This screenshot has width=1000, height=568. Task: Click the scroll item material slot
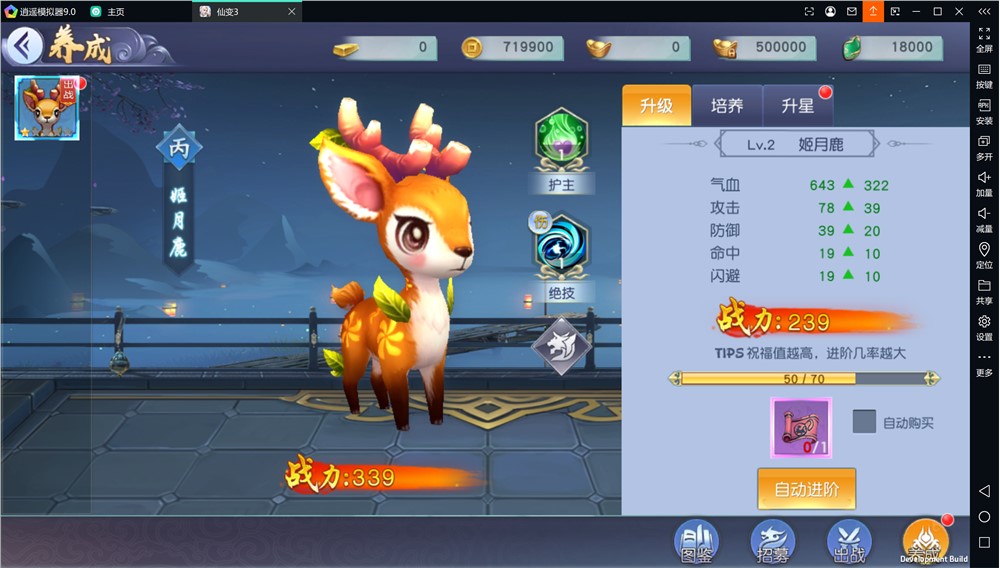(x=800, y=427)
